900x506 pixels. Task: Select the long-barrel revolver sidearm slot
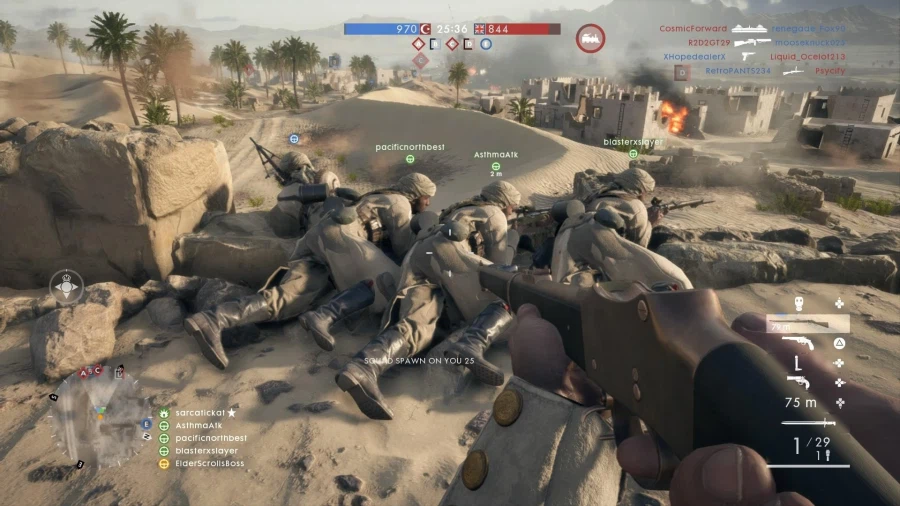pos(798,343)
